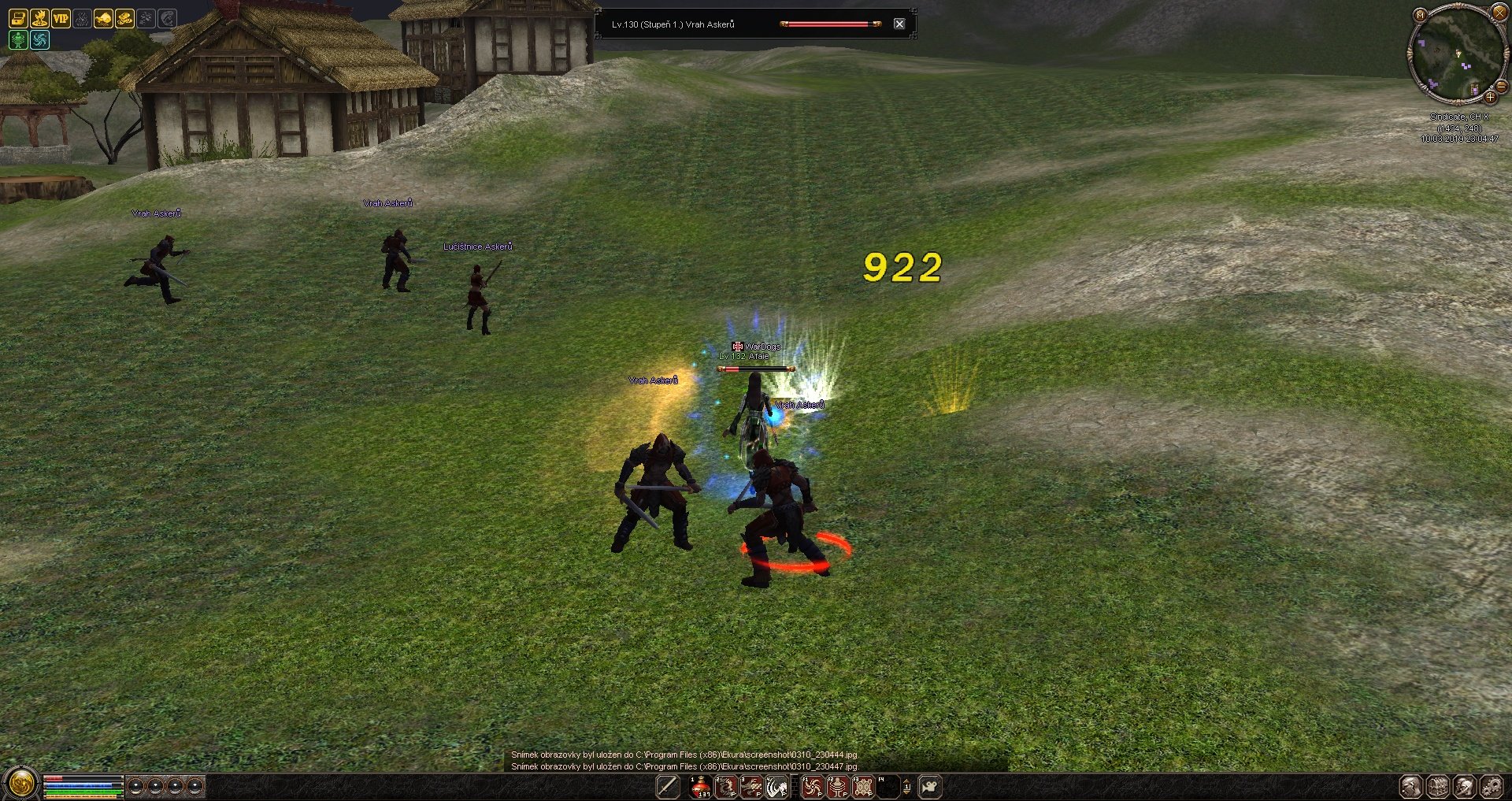1512x801 pixels.
Task: Zoom out the minimap with the minus button
Action: pos(1501,85)
